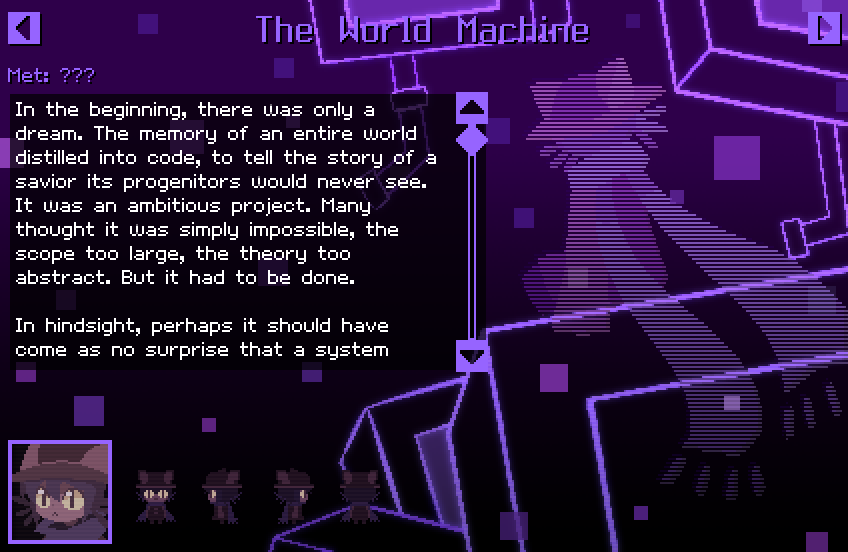Click the diamond scrollbar handle
The image size is (848, 552).
[472, 138]
